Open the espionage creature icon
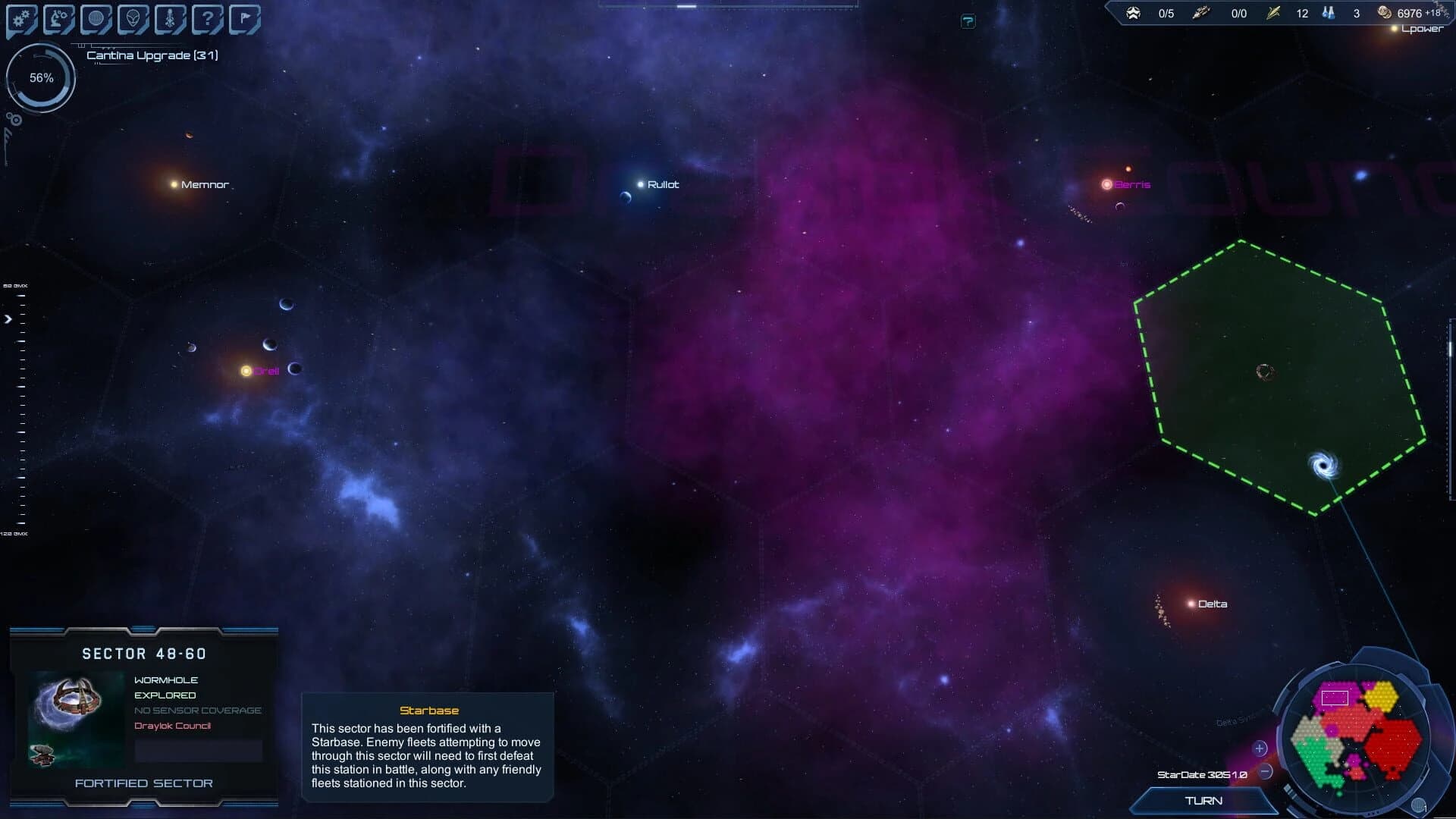Screen dimensions: 1456x819 coord(168,17)
